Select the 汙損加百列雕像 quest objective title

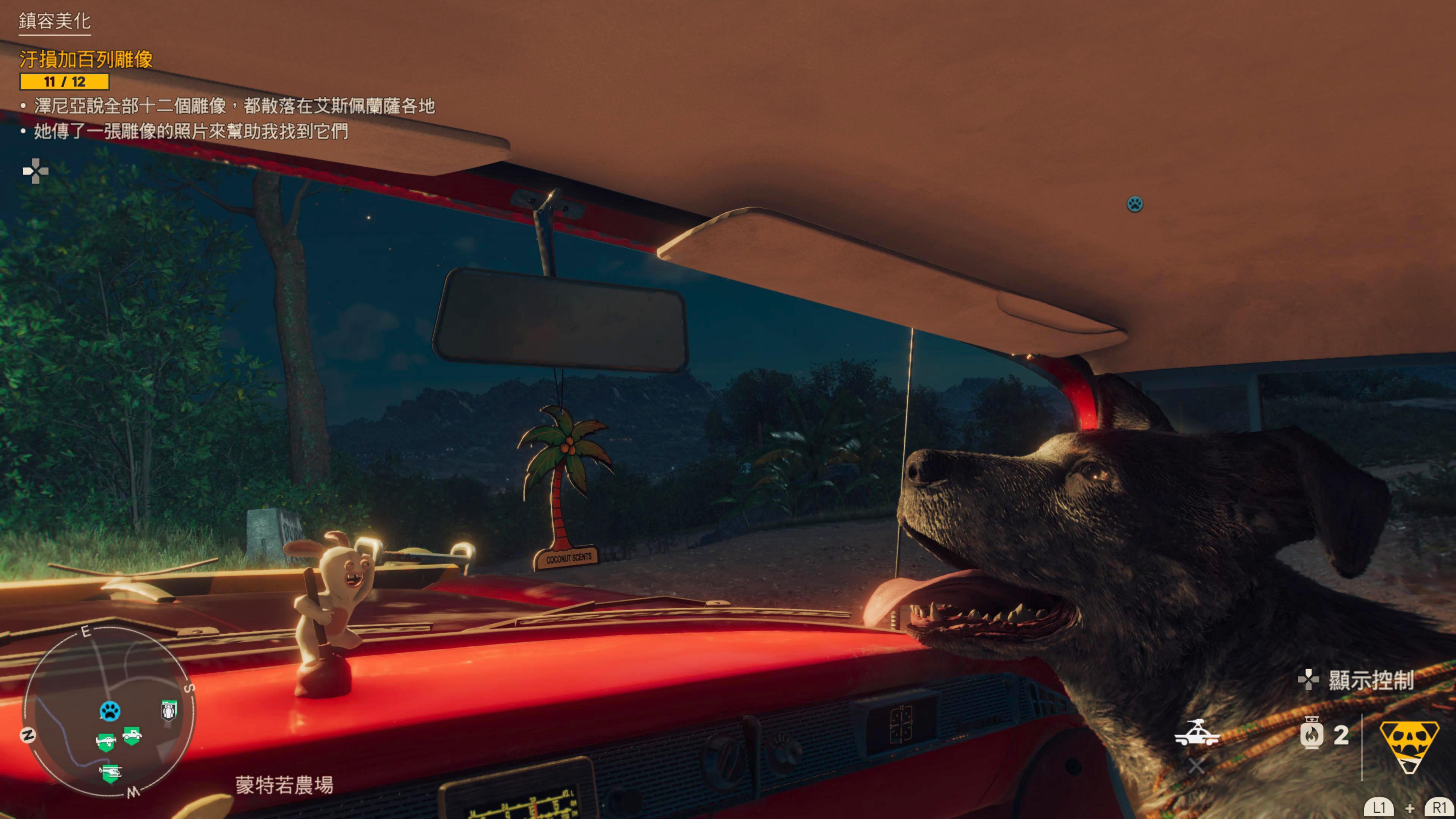click(86, 60)
